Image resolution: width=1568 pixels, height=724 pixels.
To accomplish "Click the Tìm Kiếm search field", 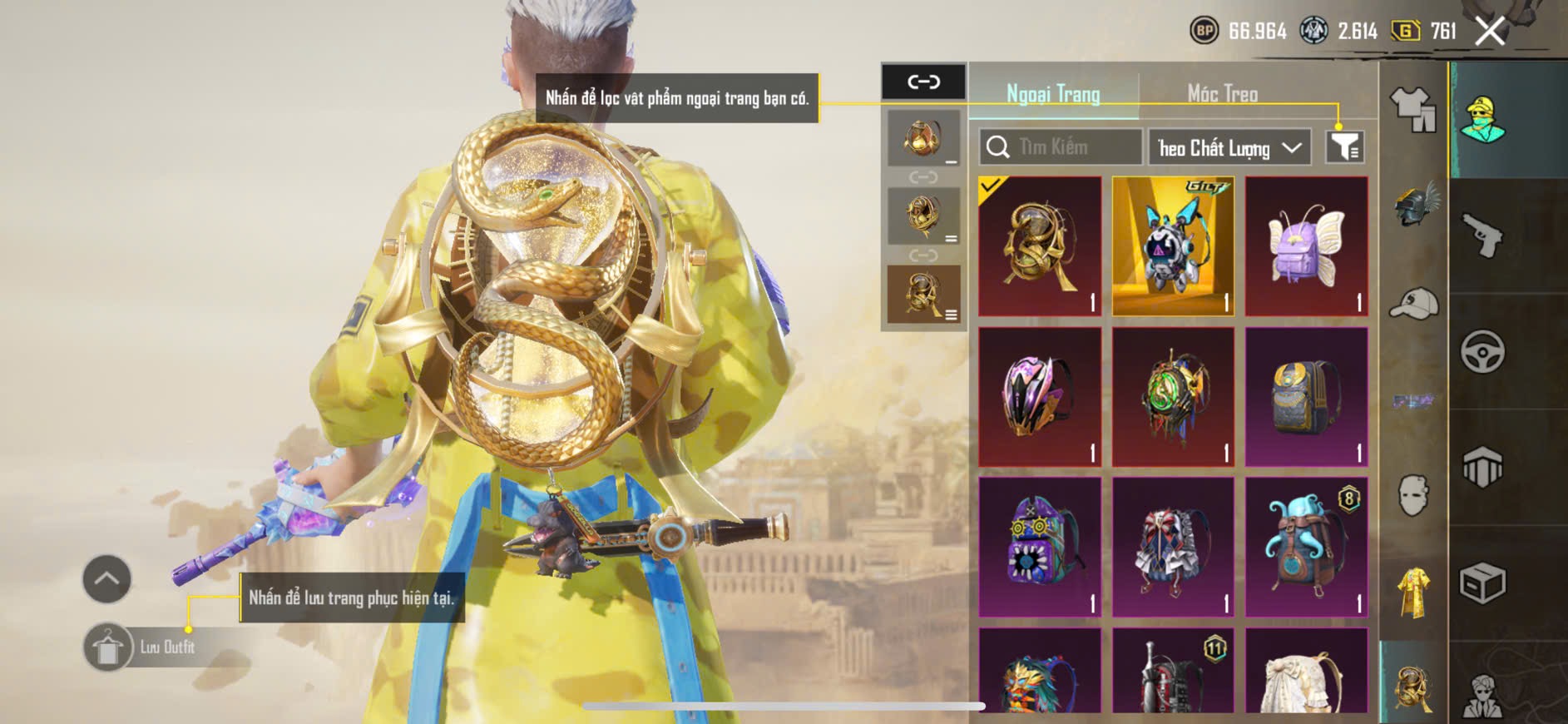I will point(1061,147).
